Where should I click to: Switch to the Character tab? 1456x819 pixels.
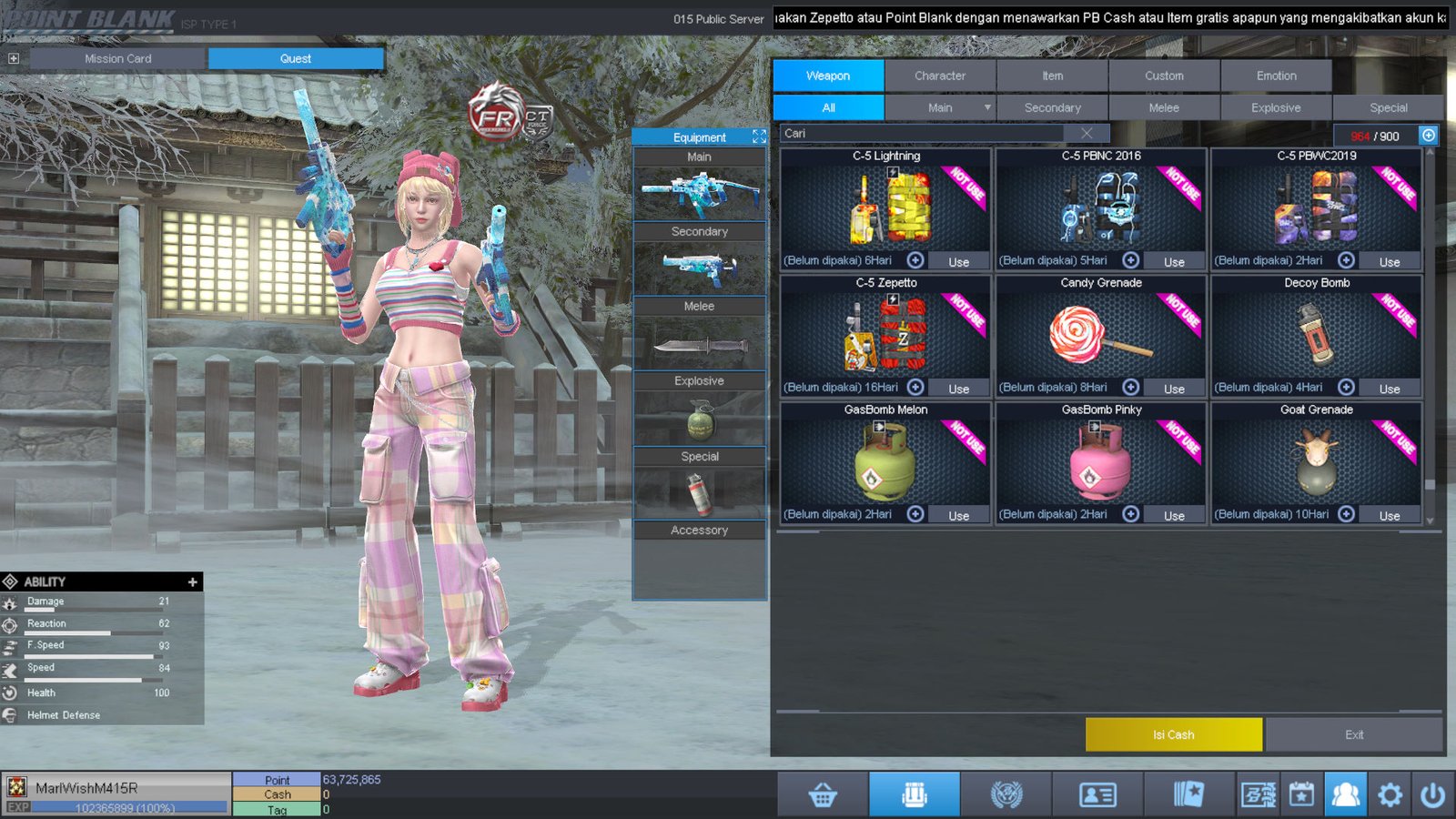coord(940,76)
